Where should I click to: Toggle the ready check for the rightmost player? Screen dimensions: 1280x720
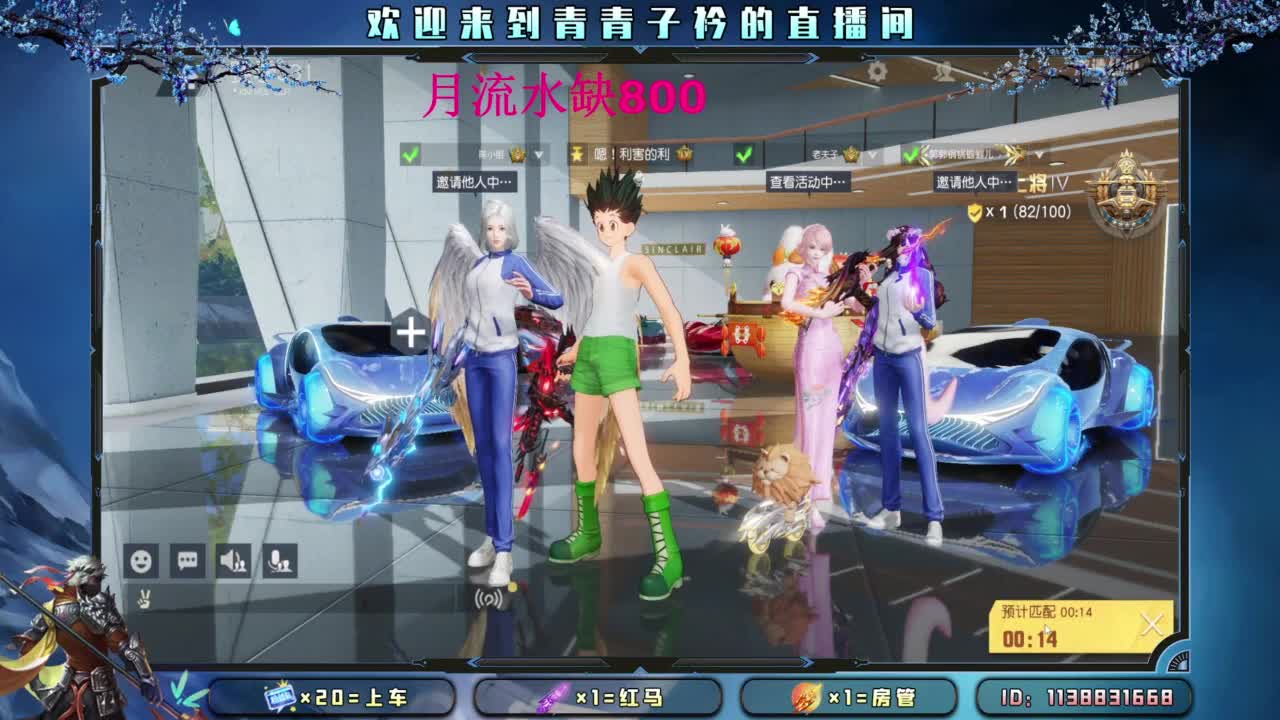pyautogui.click(x=911, y=153)
